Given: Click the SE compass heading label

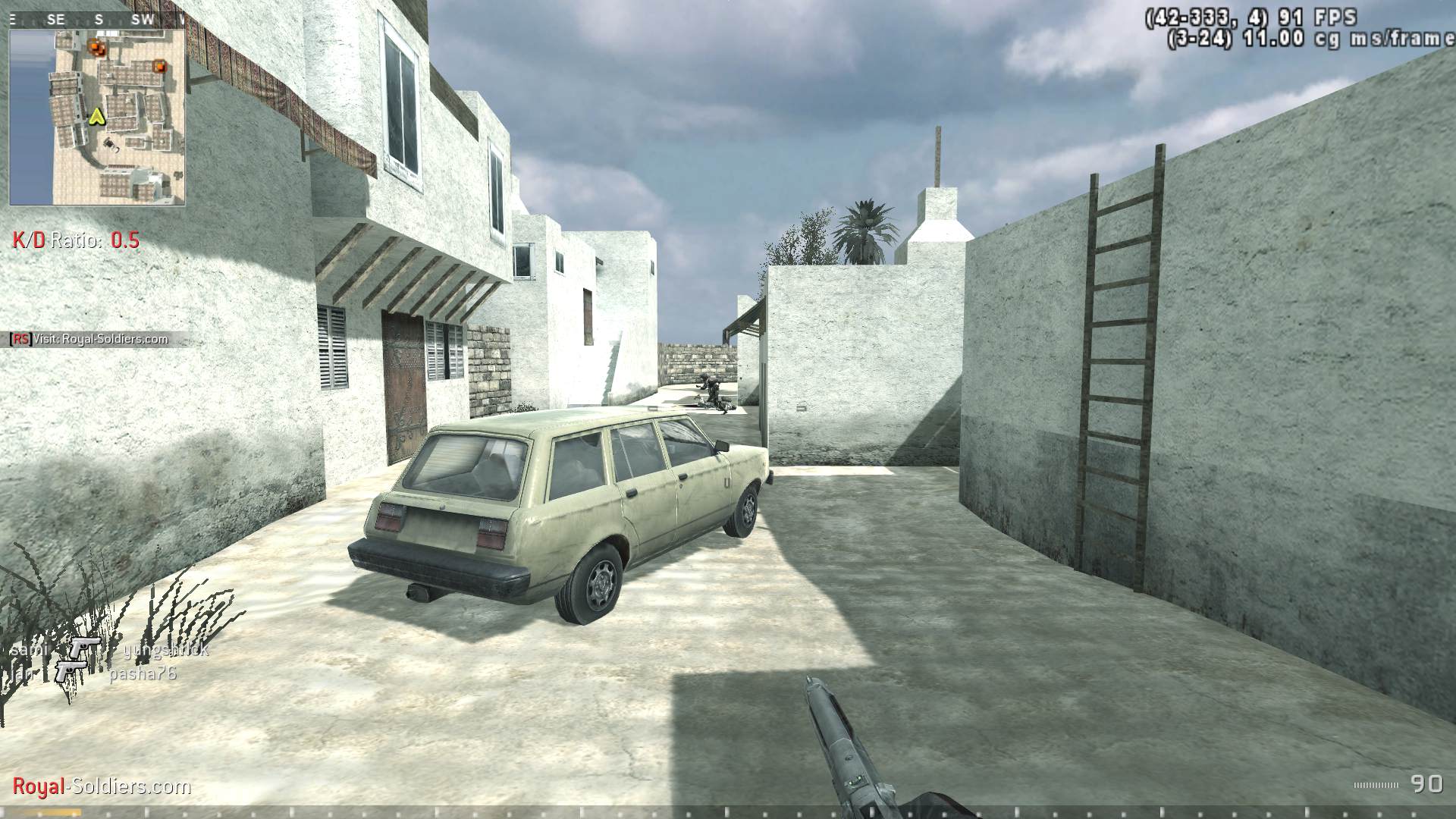Looking at the screenshot, I should (x=55, y=19).
